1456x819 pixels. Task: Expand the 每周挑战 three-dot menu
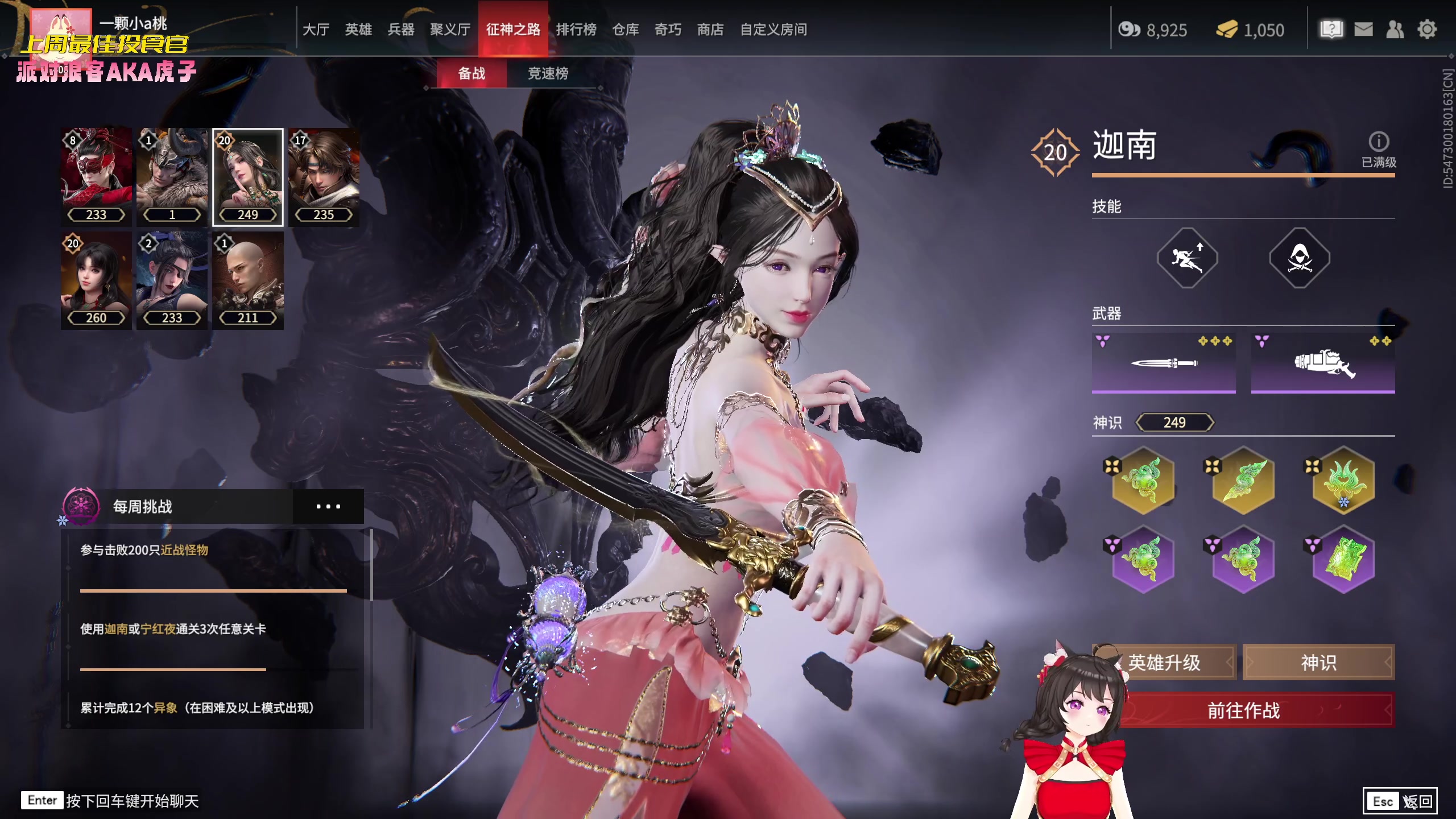pyautogui.click(x=328, y=506)
